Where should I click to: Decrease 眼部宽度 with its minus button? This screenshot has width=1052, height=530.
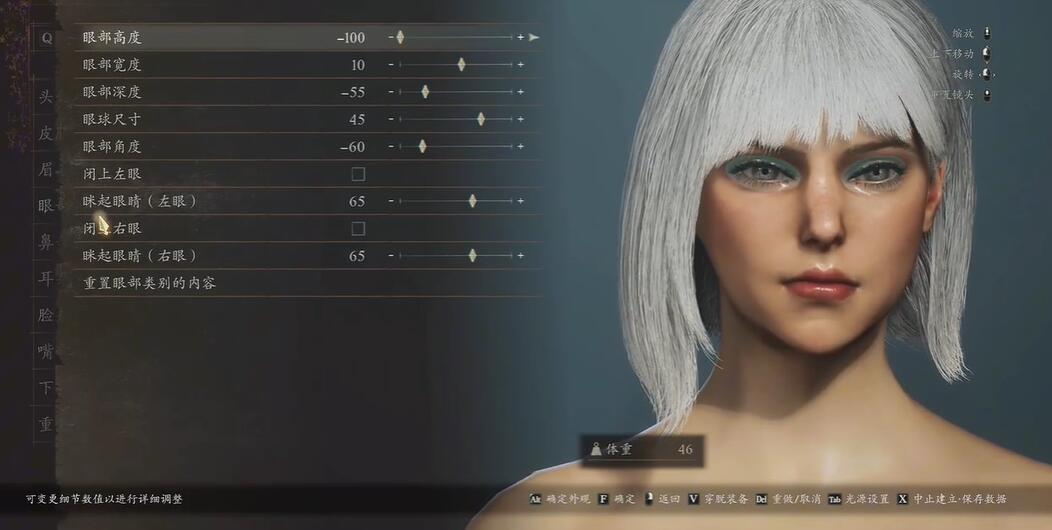click(391, 65)
